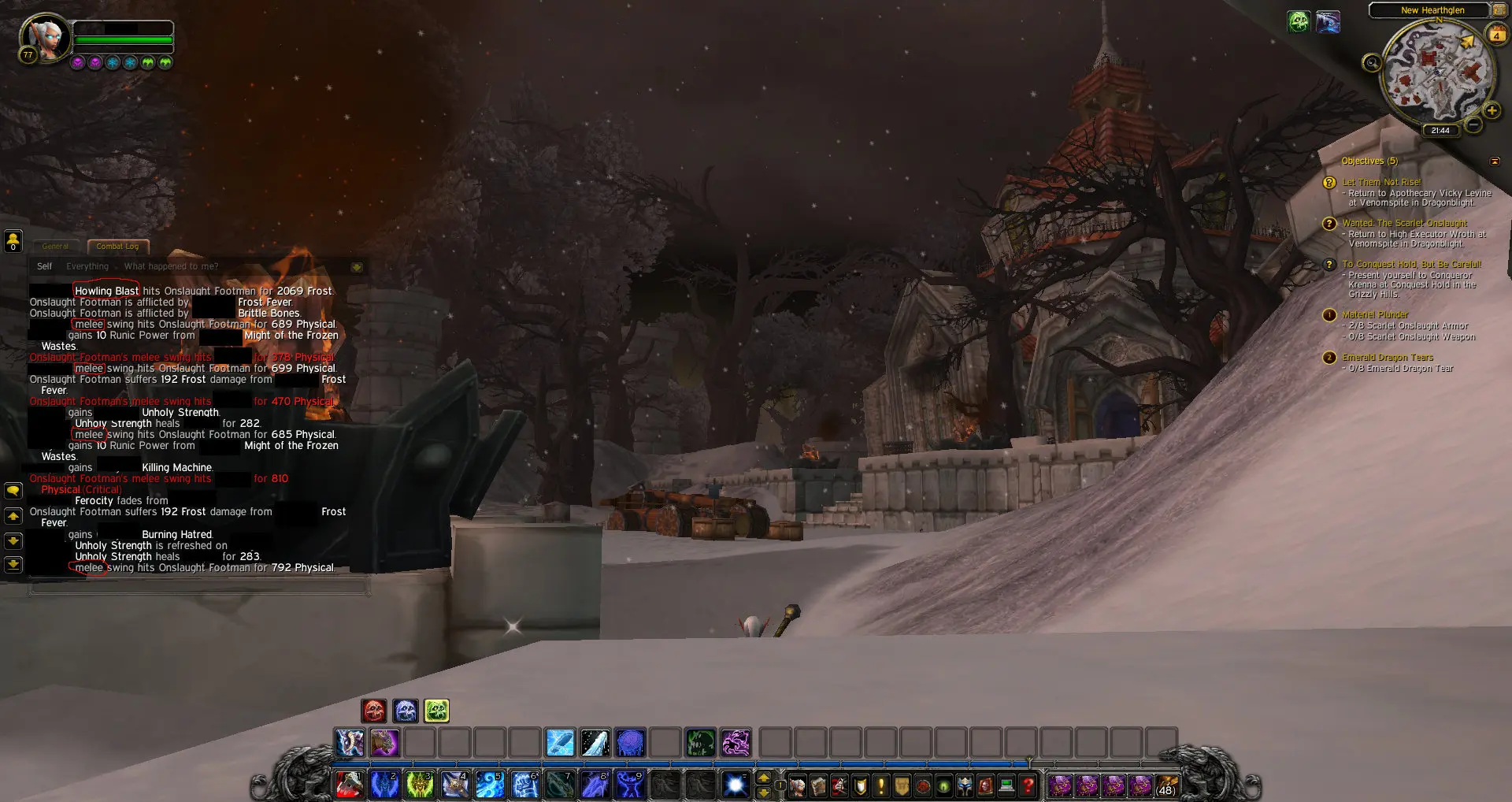Click the player portrait frame
Viewport: 1512px width, 802px height.
pos(45,35)
